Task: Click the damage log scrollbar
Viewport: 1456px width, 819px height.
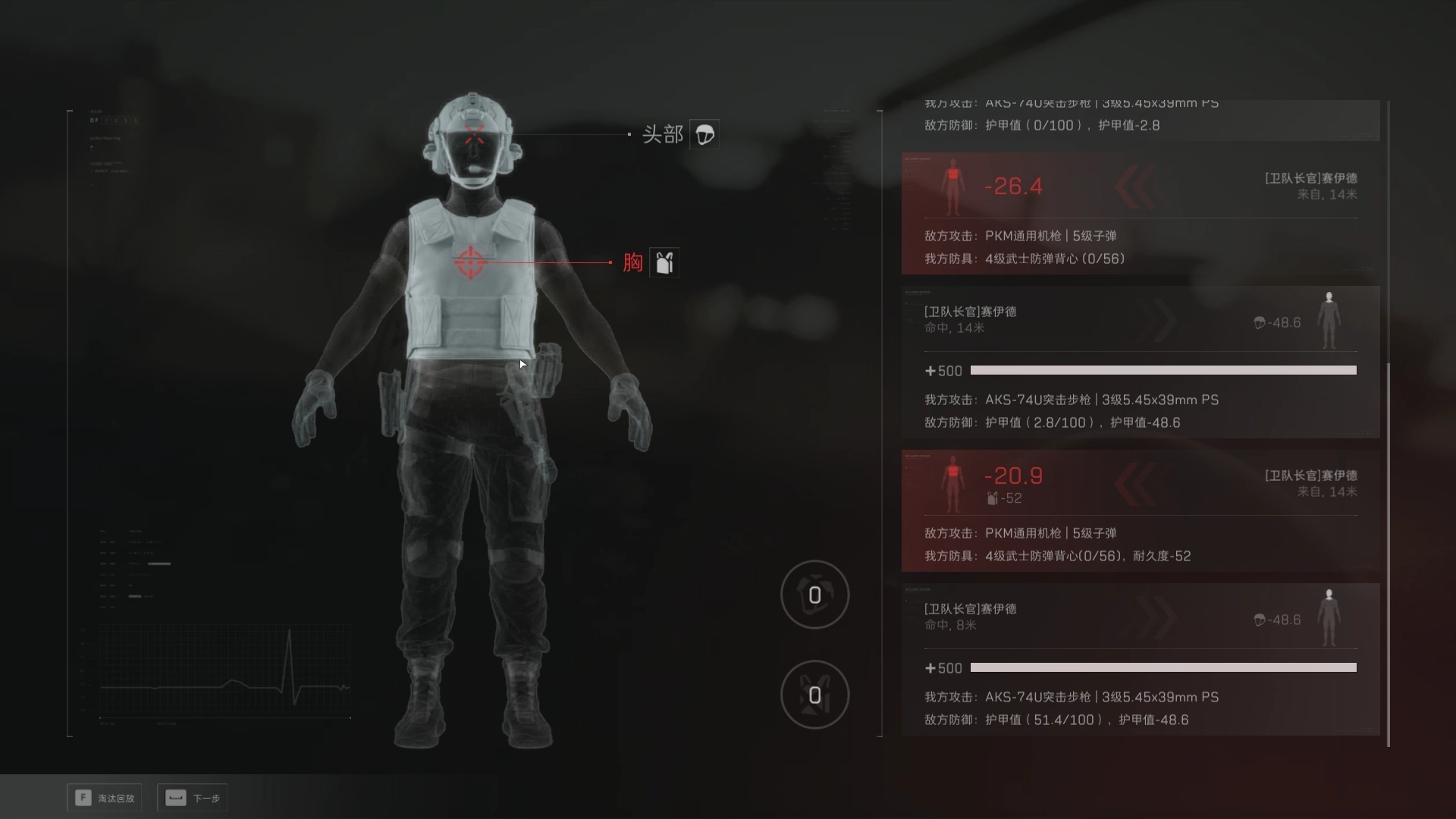Action: 1388,554
